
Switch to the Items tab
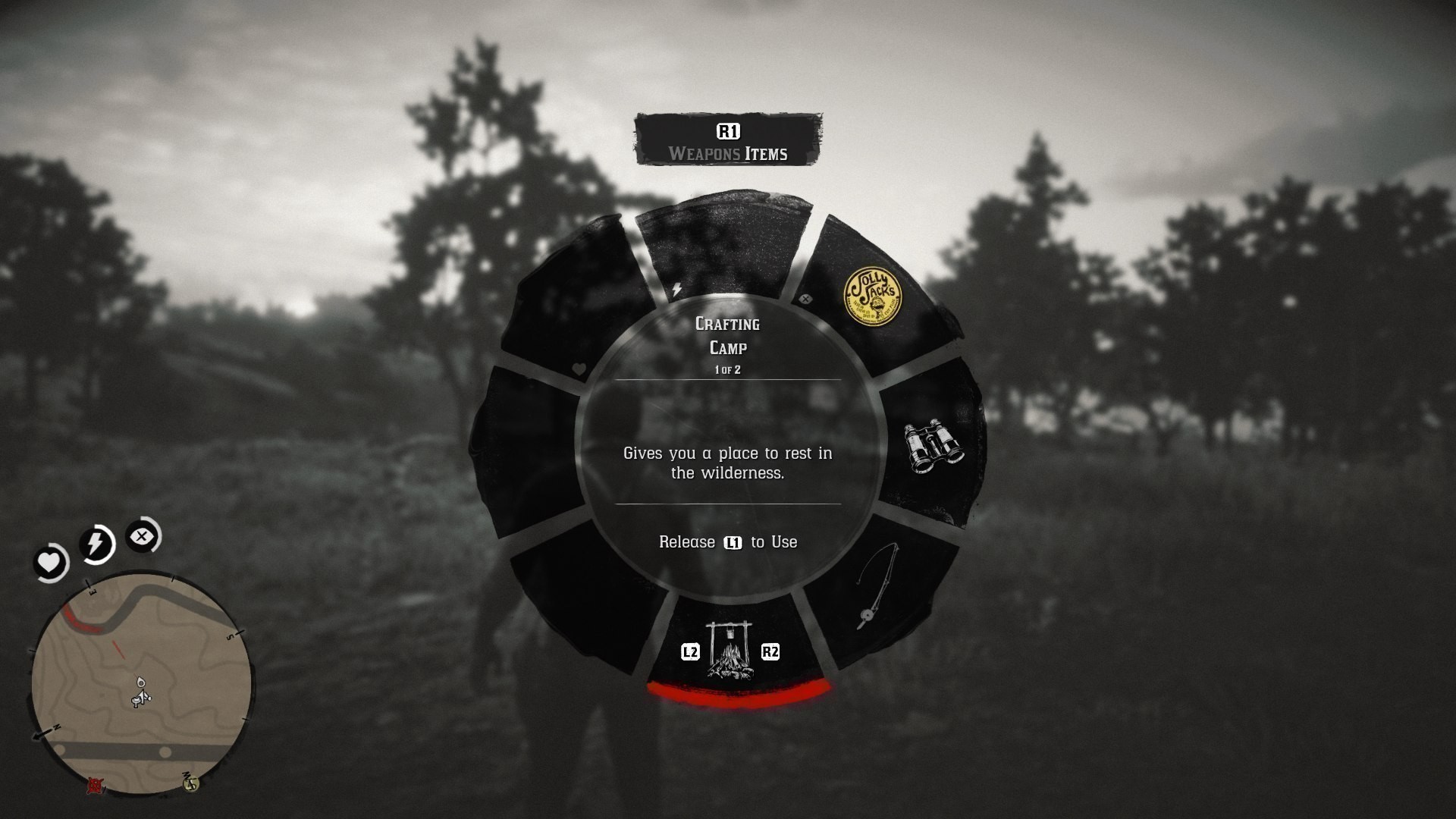pyautogui.click(x=767, y=153)
